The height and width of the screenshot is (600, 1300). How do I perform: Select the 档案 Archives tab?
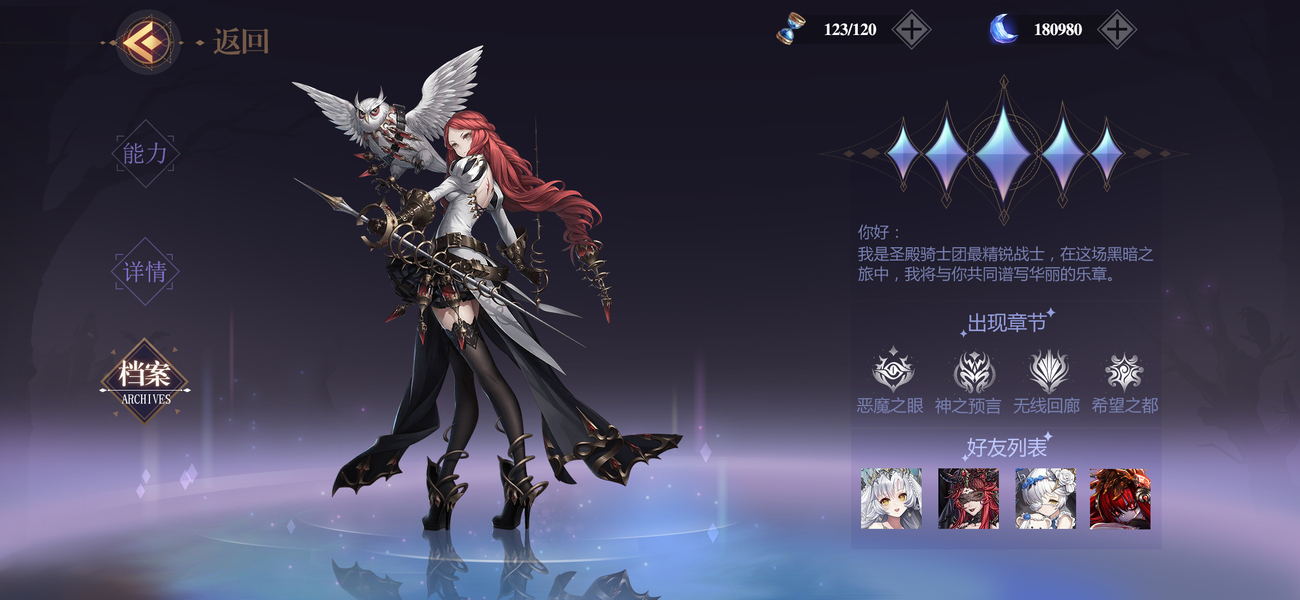point(145,380)
